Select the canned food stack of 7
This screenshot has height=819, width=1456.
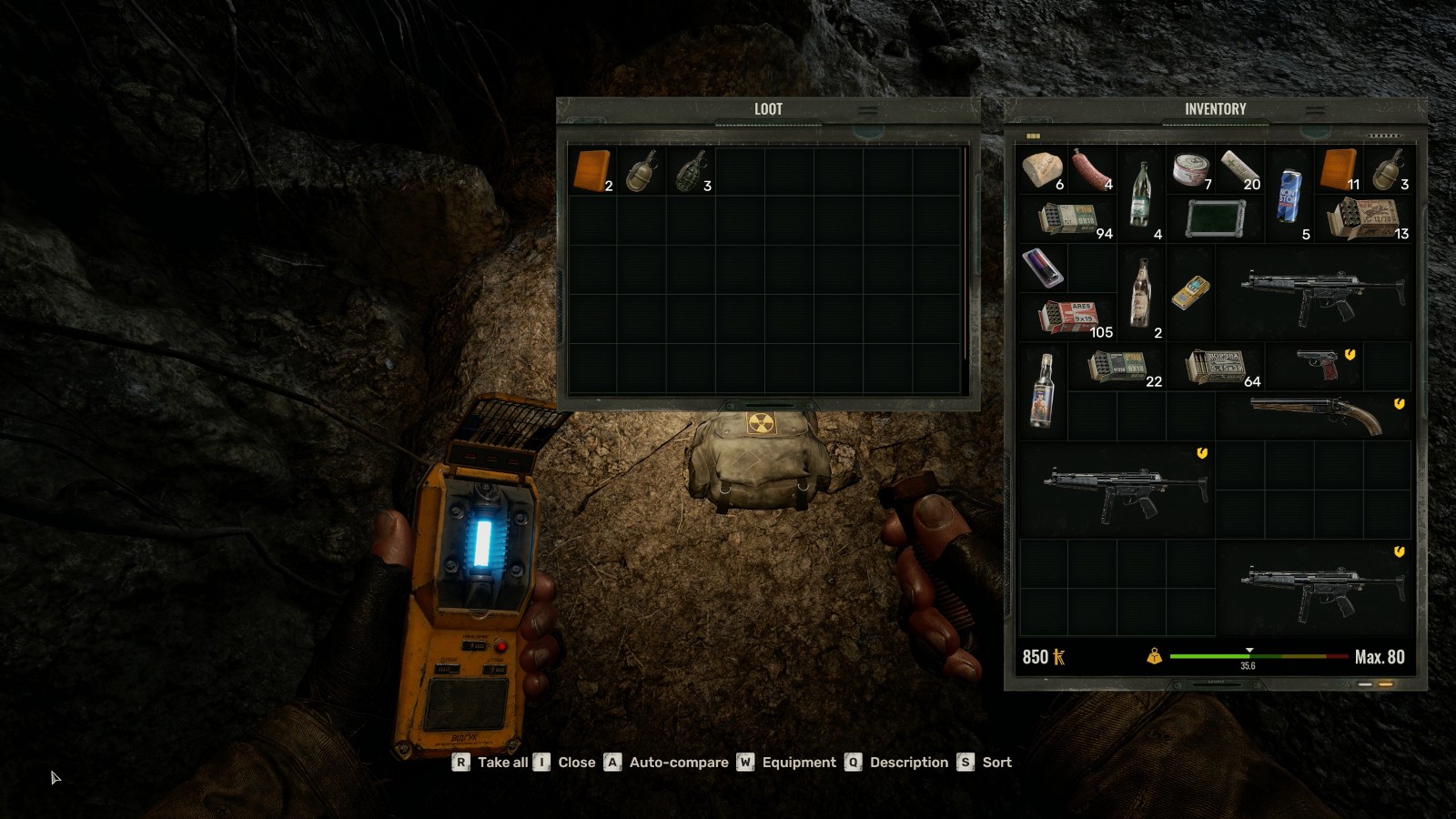coord(1191,170)
